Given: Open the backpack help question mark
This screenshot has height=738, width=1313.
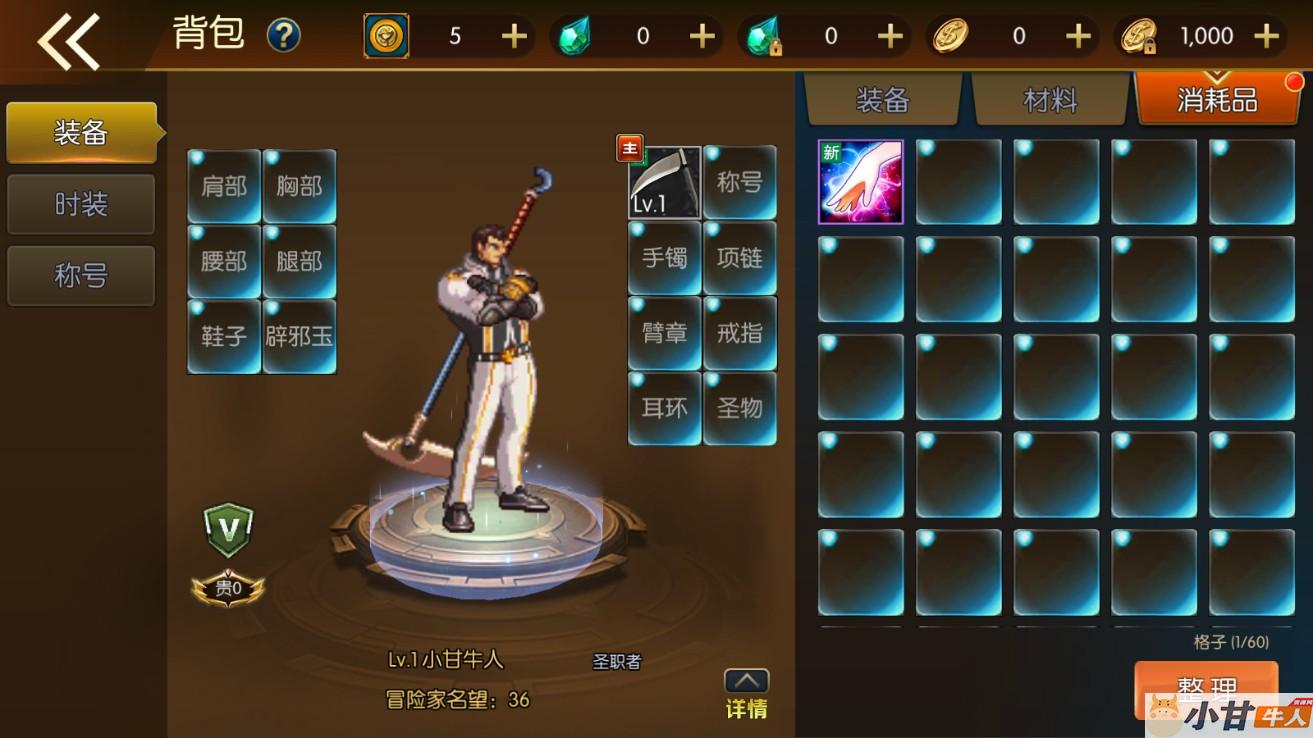Looking at the screenshot, I should point(284,36).
